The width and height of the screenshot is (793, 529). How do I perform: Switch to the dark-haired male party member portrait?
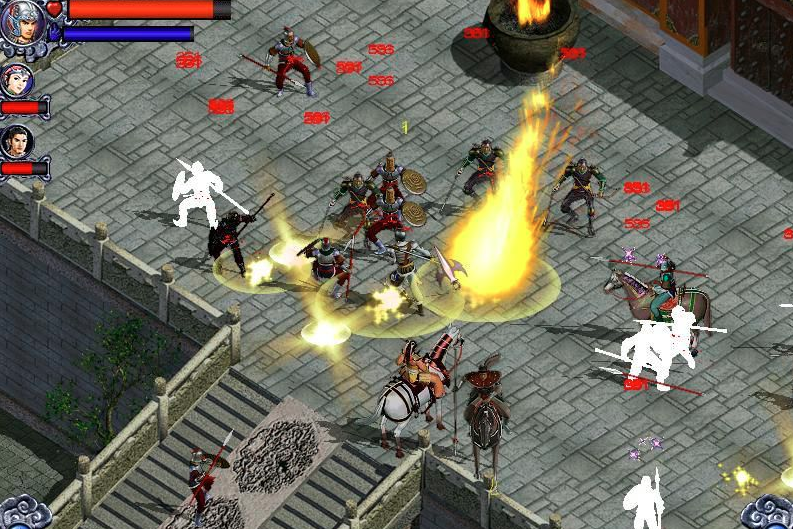(x=17, y=141)
